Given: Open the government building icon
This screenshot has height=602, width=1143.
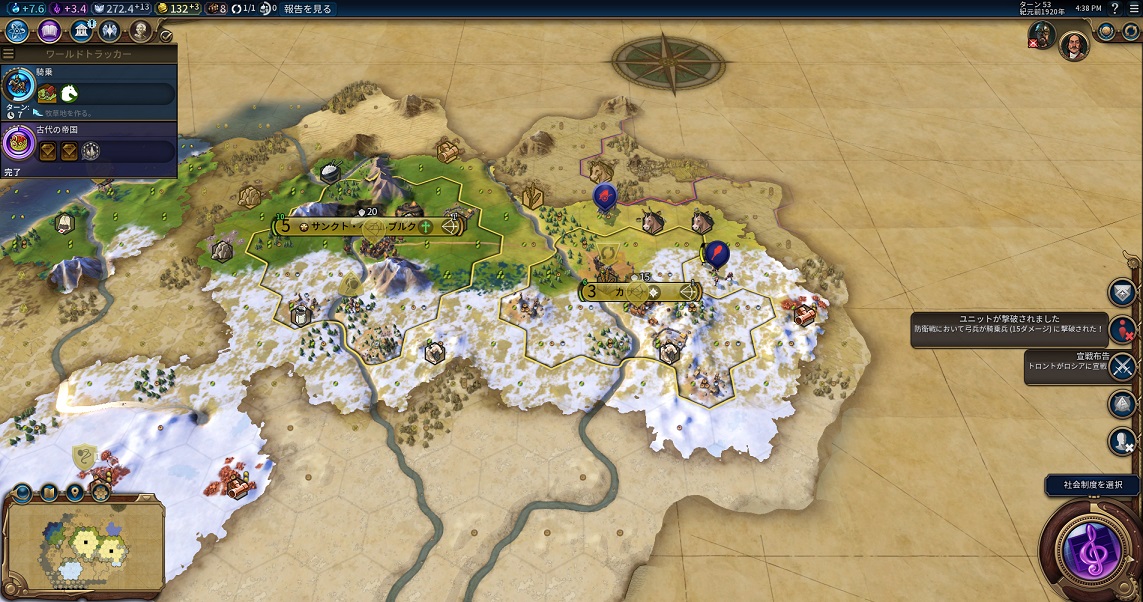Looking at the screenshot, I should (x=82, y=31).
